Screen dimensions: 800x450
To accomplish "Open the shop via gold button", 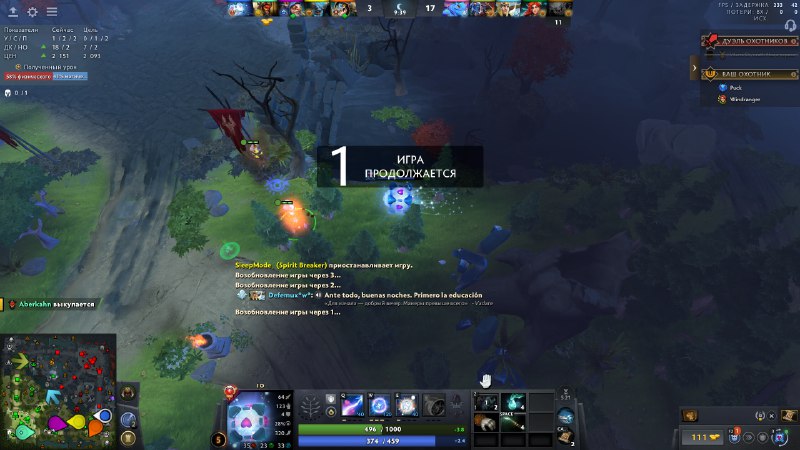I will (702, 437).
